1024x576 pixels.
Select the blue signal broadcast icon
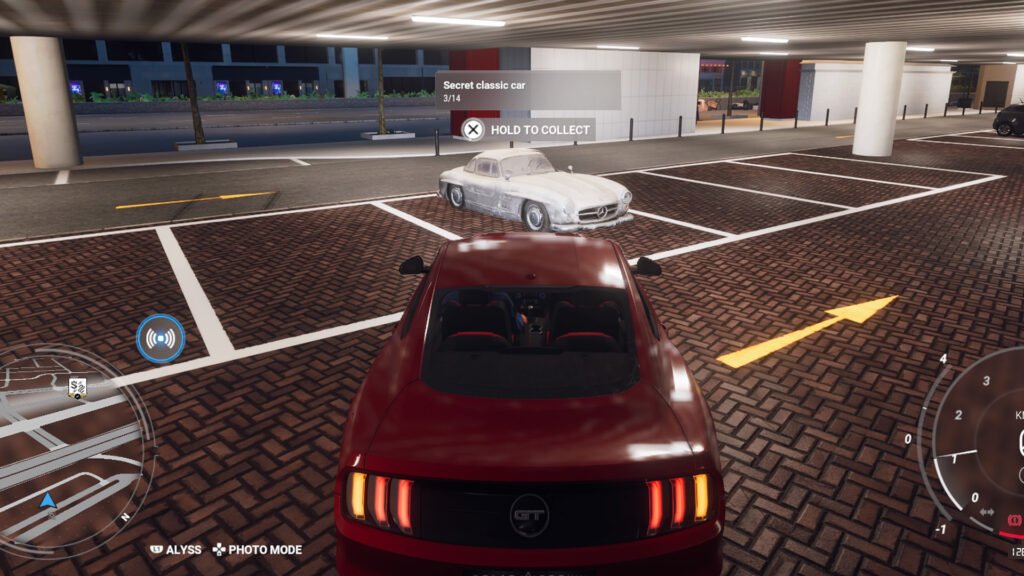coord(161,338)
